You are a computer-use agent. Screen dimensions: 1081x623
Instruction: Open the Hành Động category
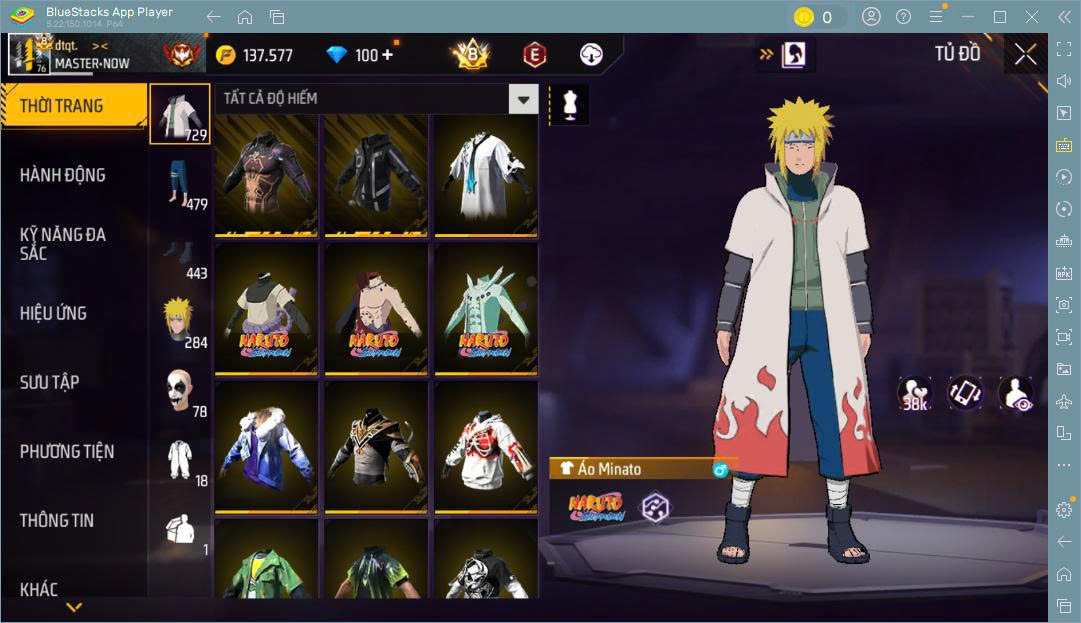(x=63, y=175)
